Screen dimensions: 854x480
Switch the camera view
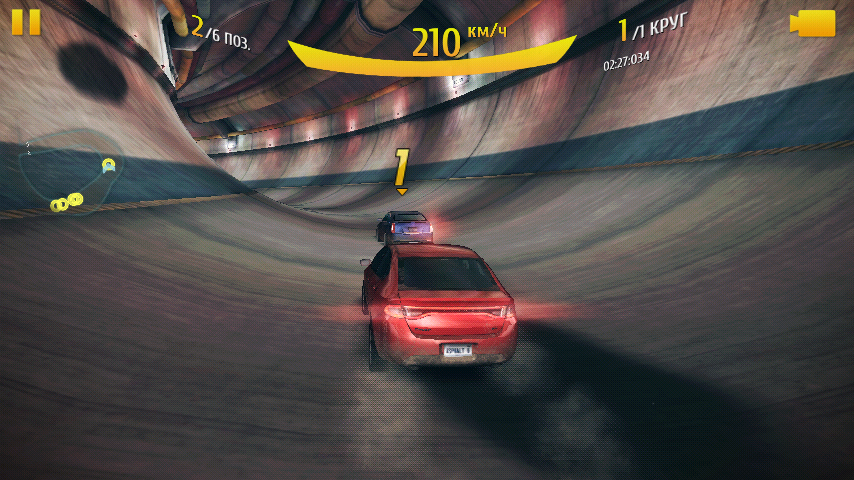click(x=812, y=24)
